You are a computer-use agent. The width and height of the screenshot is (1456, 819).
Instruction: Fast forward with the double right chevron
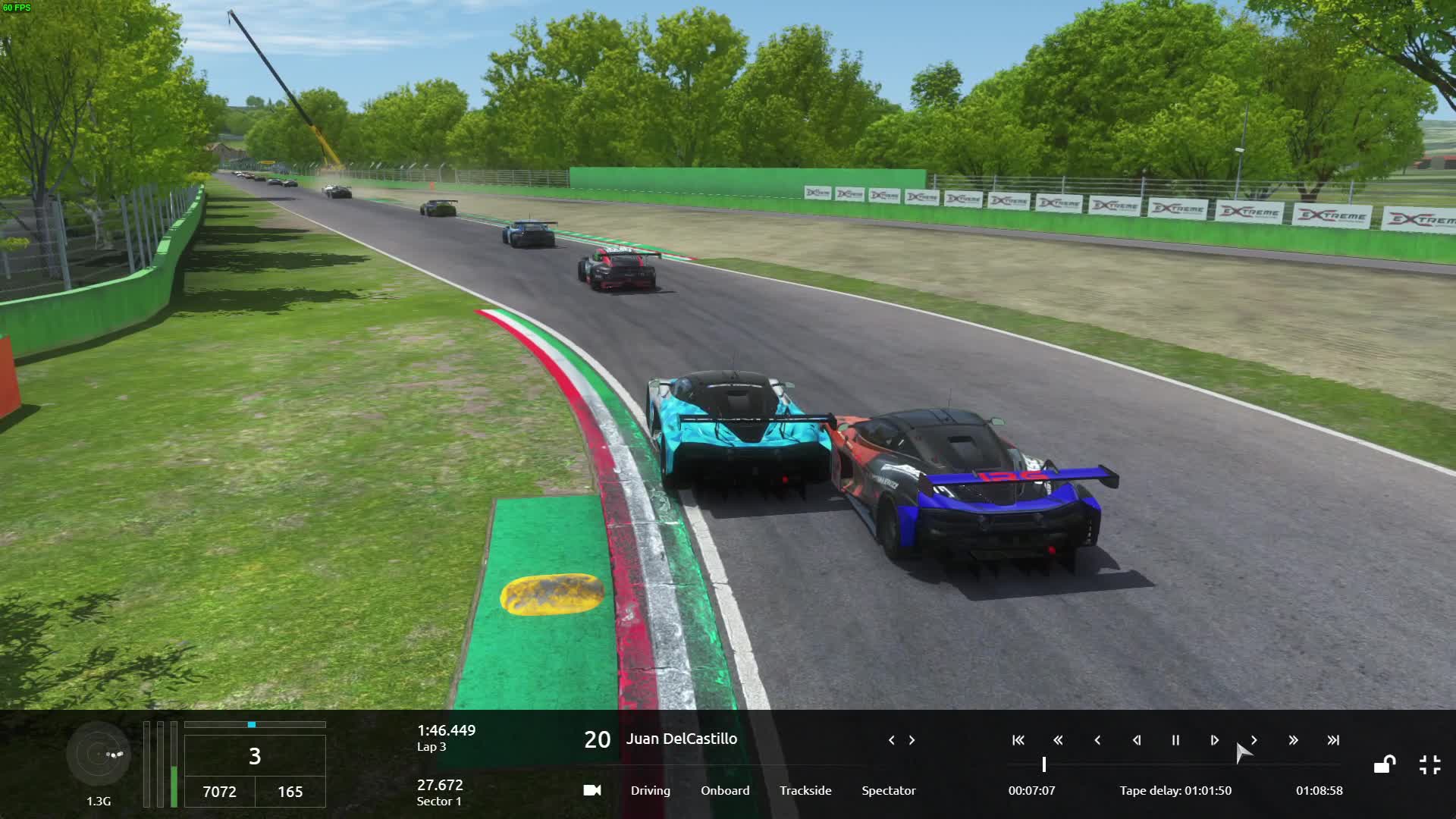point(1293,740)
